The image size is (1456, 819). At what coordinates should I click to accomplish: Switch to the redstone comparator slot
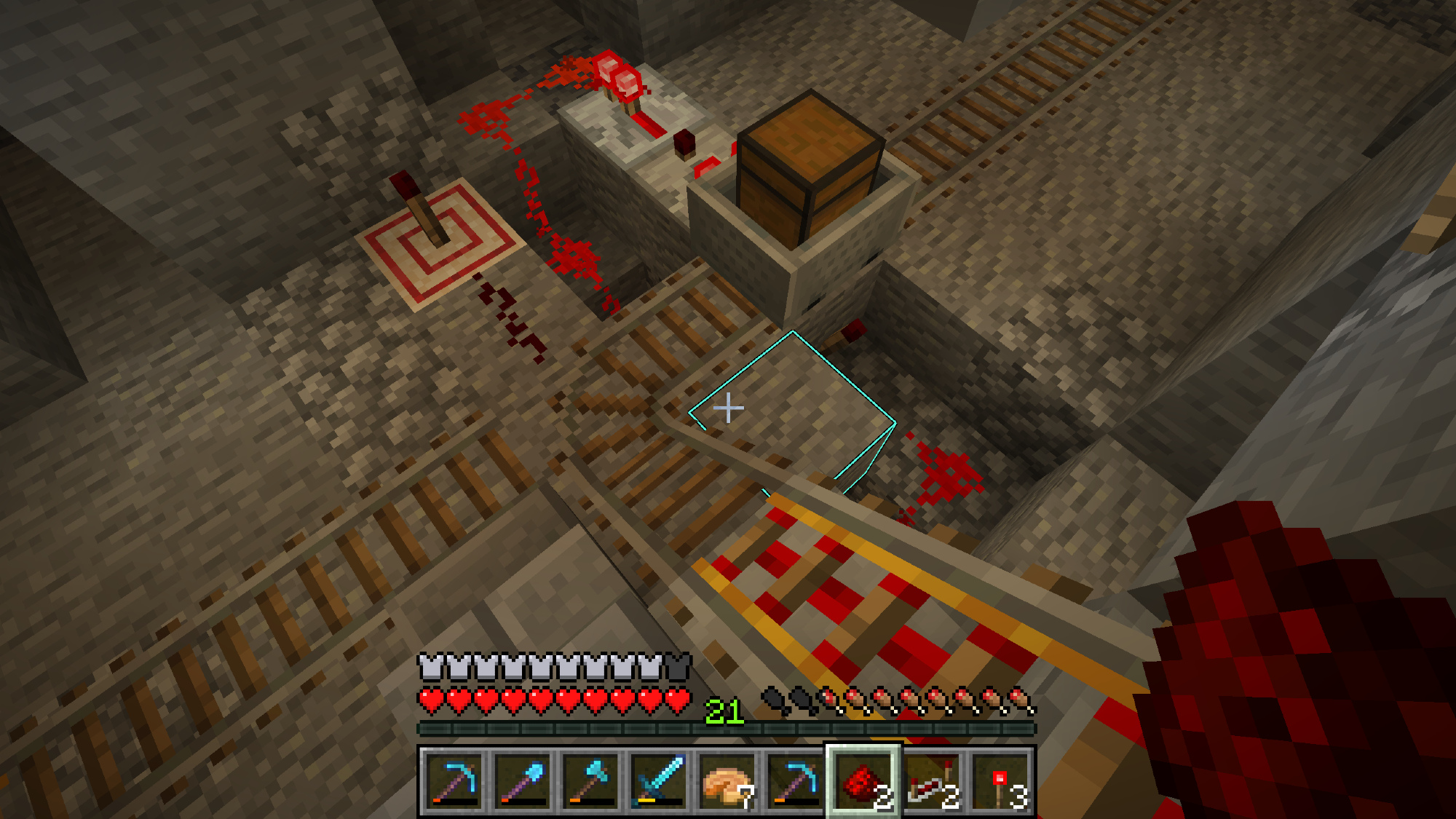coord(932,782)
